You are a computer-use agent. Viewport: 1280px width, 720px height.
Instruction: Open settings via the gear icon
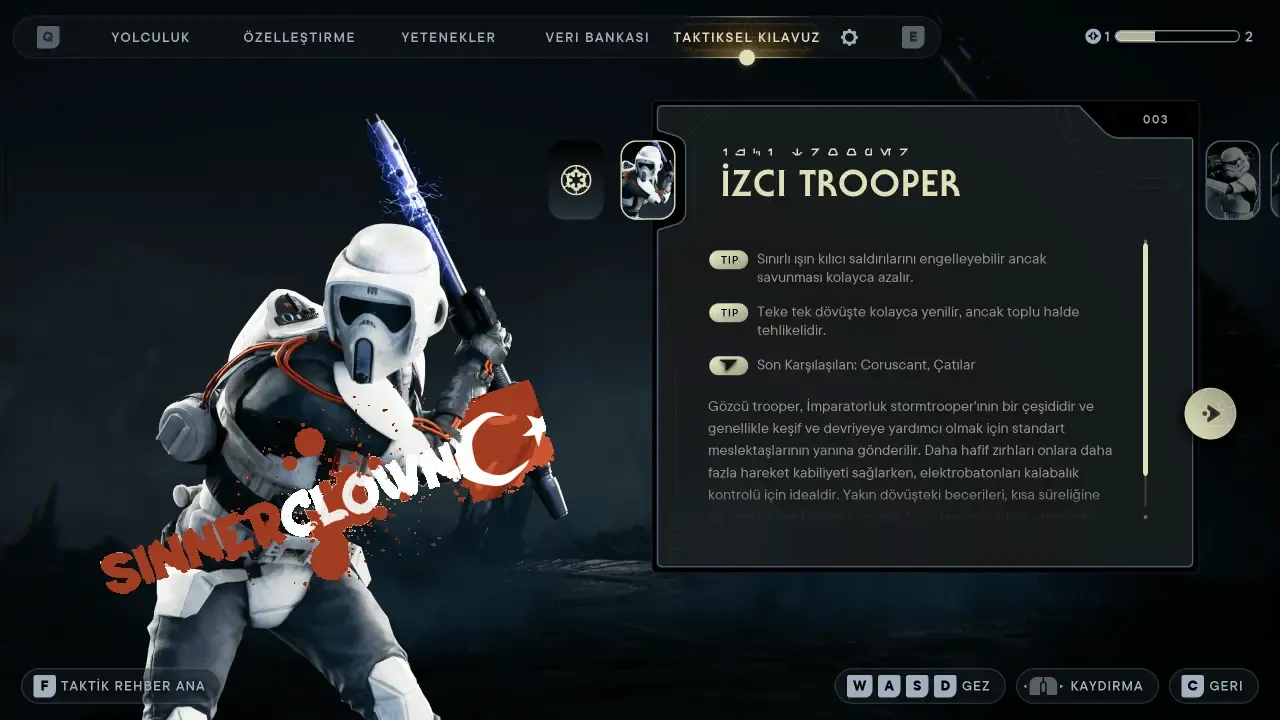coord(849,37)
